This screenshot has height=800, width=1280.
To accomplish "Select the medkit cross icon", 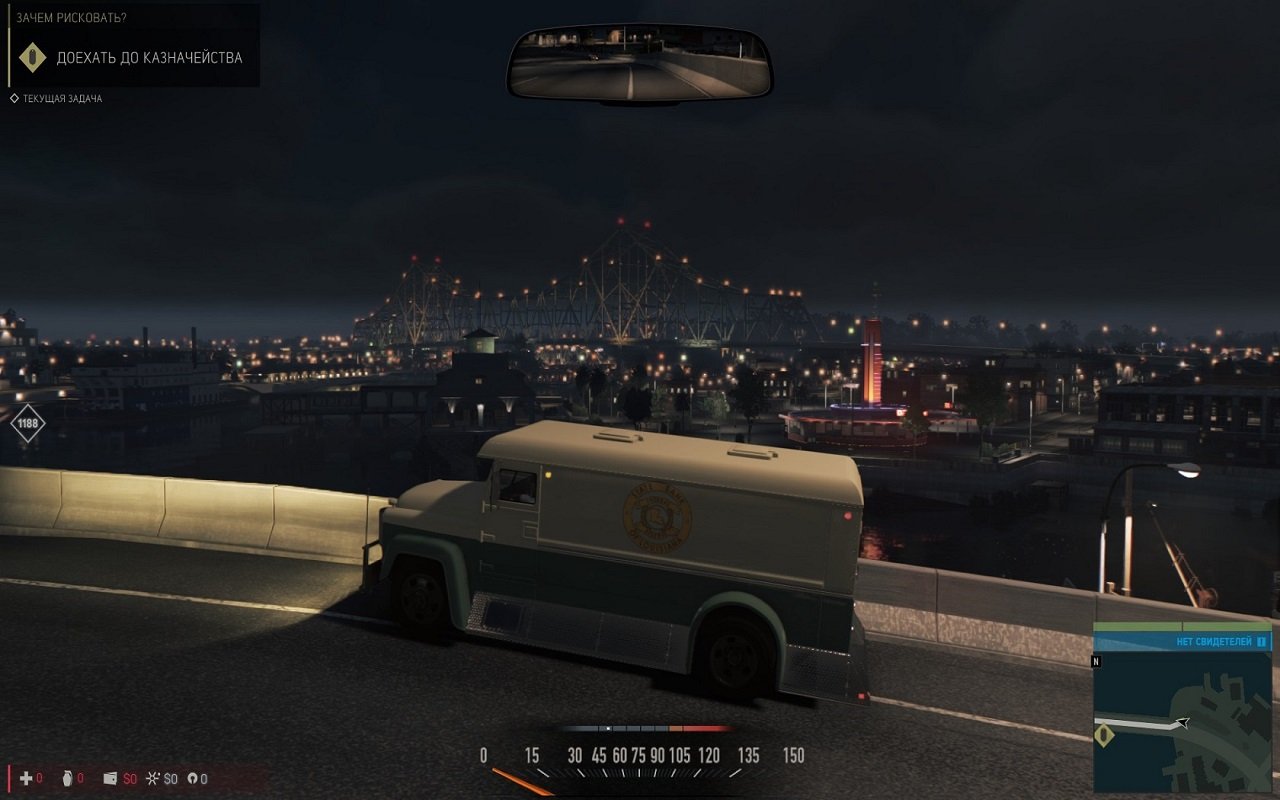I will click(26, 778).
